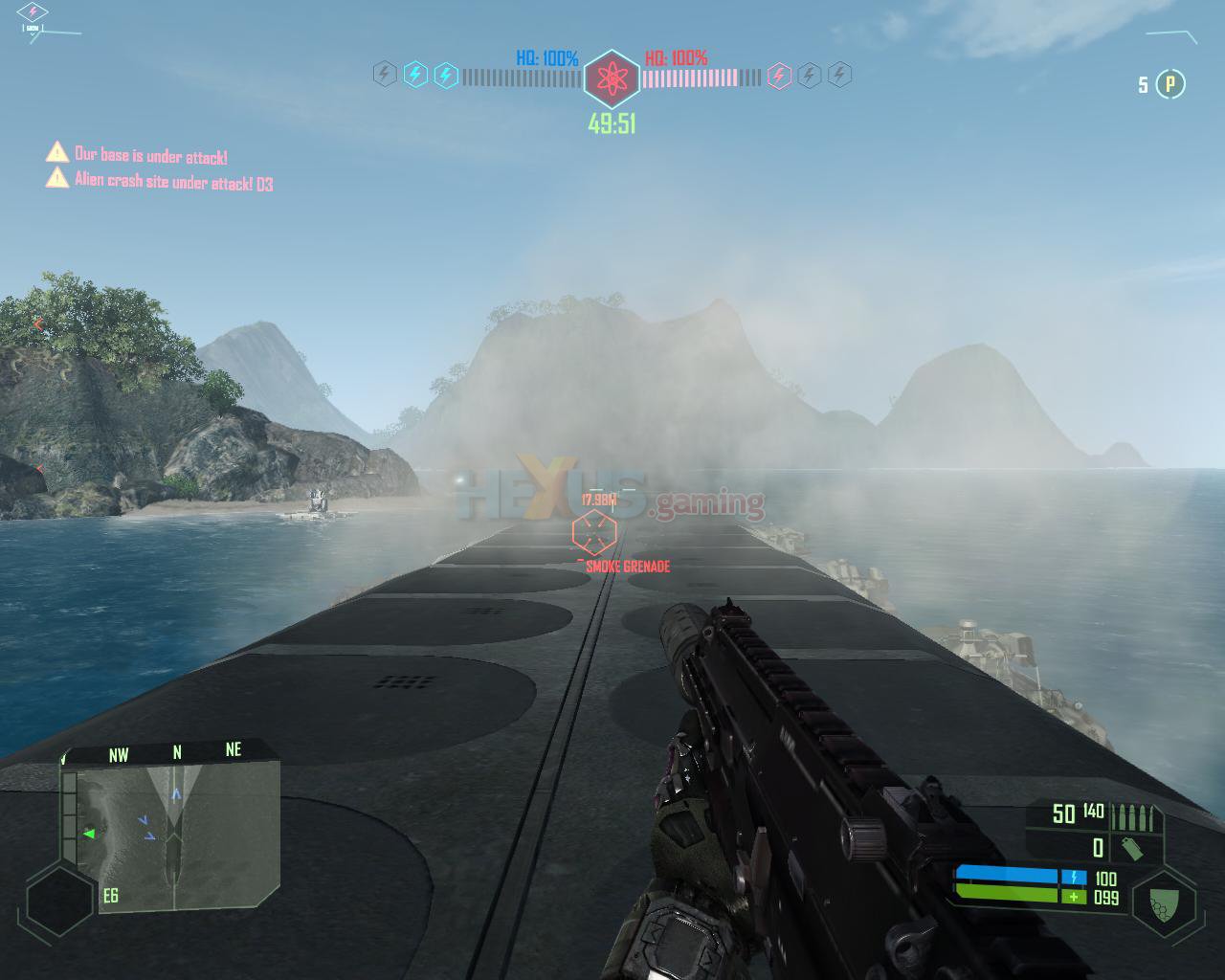The height and width of the screenshot is (980, 1225).
Task: Select the grenade icon beside the zero count
Action: point(1130,848)
